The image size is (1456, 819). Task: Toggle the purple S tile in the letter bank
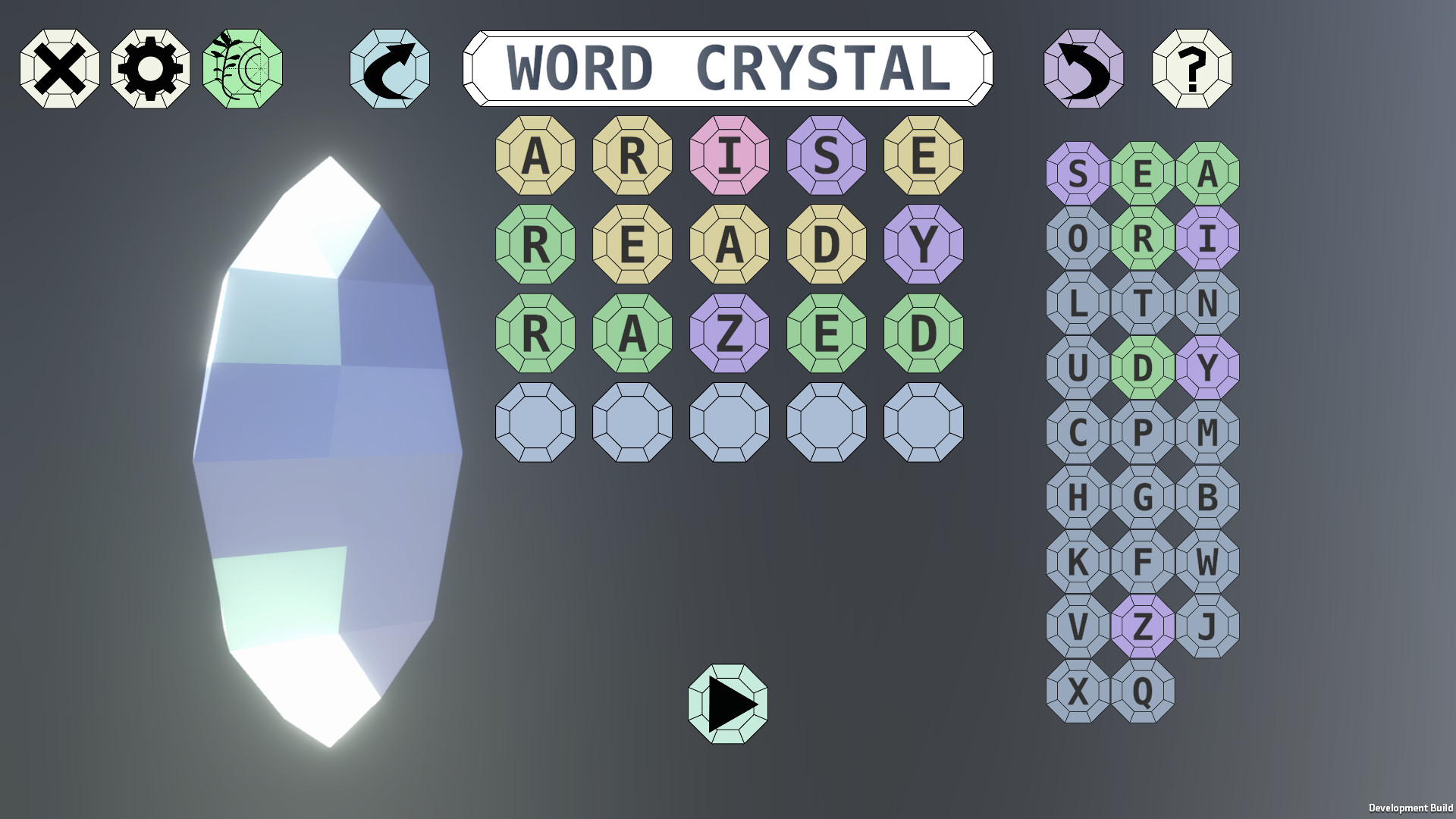pyautogui.click(x=1078, y=176)
